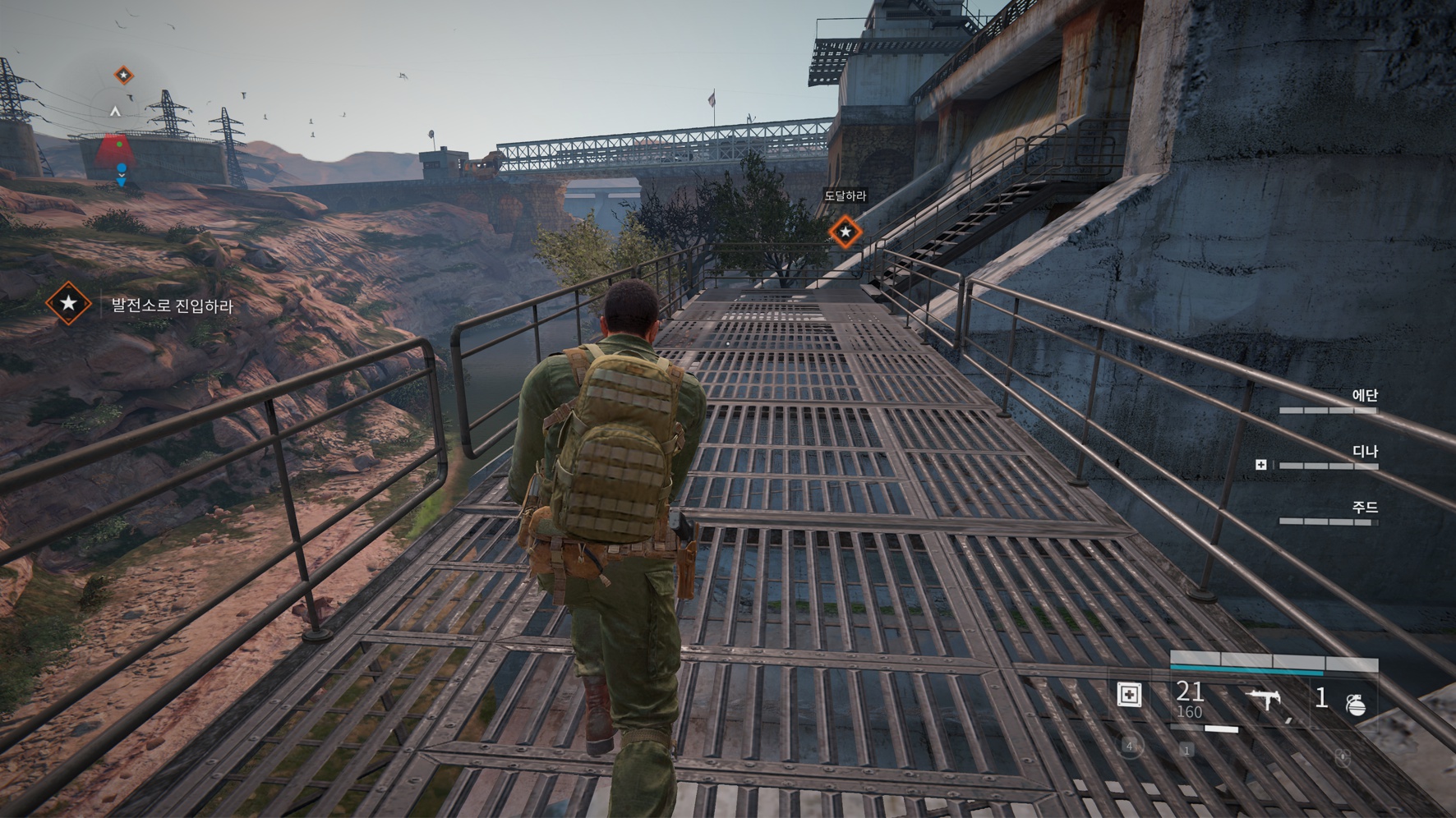Image resolution: width=1456 pixels, height=818 pixels.
Task: Select the white player arrow on the radar
Action: pos(116,110)
